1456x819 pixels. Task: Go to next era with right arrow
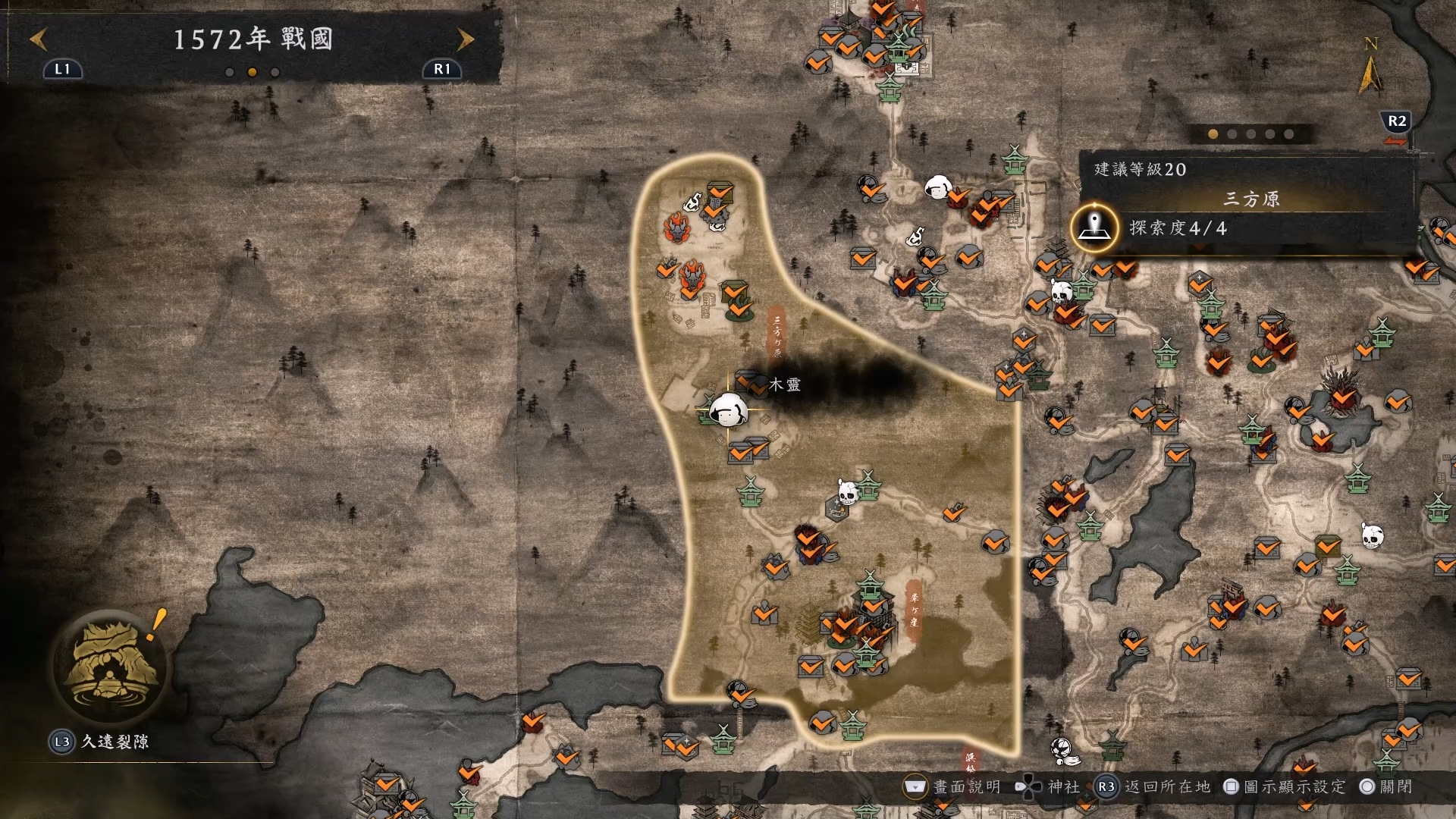pos(465,39)
